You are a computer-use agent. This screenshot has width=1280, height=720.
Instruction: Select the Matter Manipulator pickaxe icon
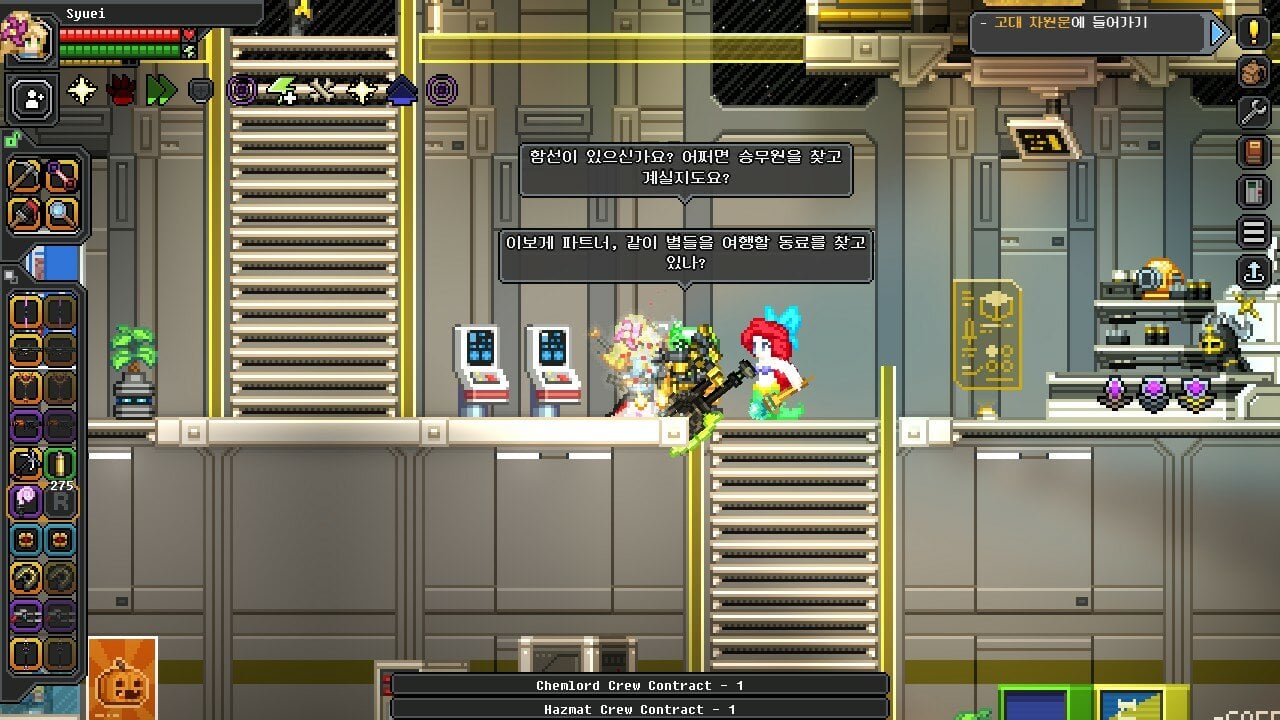point(23,177)
